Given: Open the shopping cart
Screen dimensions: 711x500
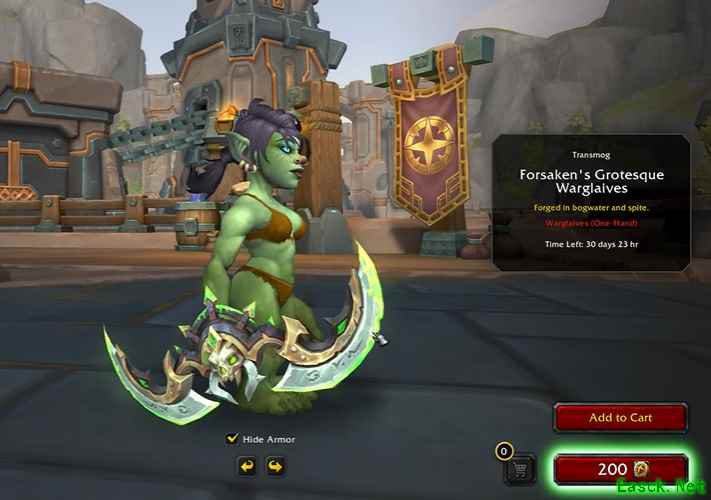Looking at the screenshot, I should [x=519, y=468].
